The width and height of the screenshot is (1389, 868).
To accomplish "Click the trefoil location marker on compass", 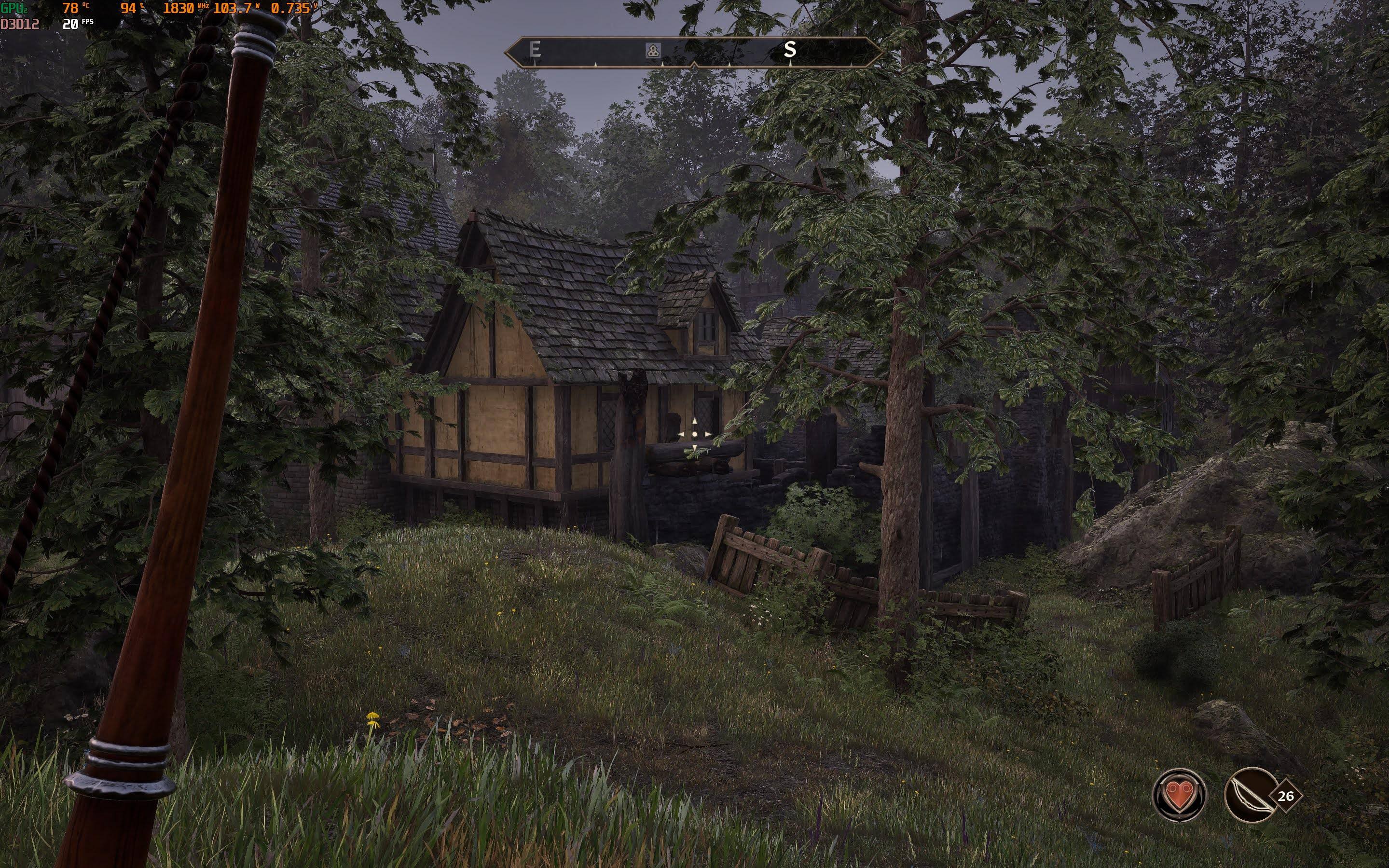I will (x=653, y=50).
